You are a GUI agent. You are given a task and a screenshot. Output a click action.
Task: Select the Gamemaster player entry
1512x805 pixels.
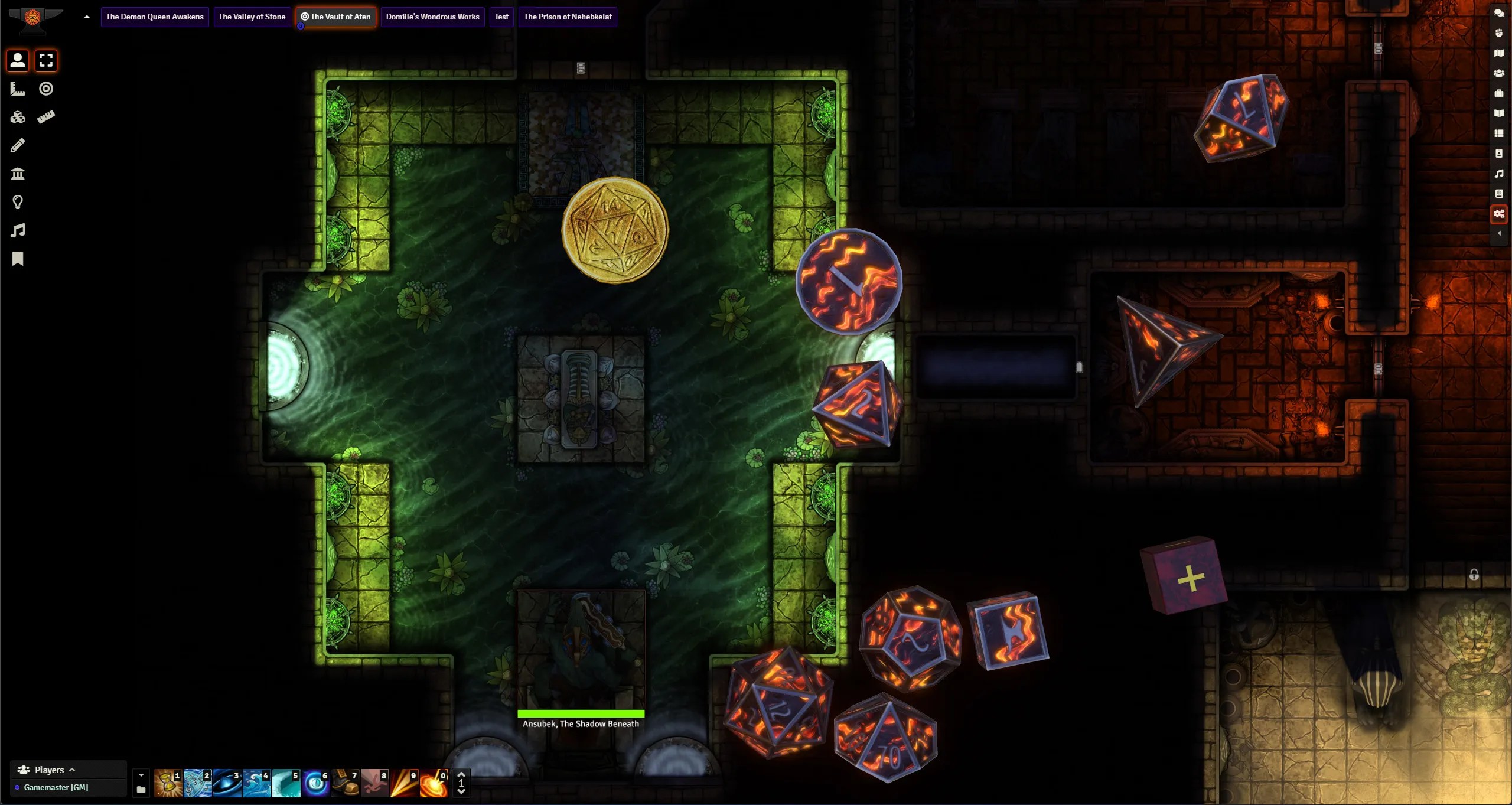tap(56, 787)
